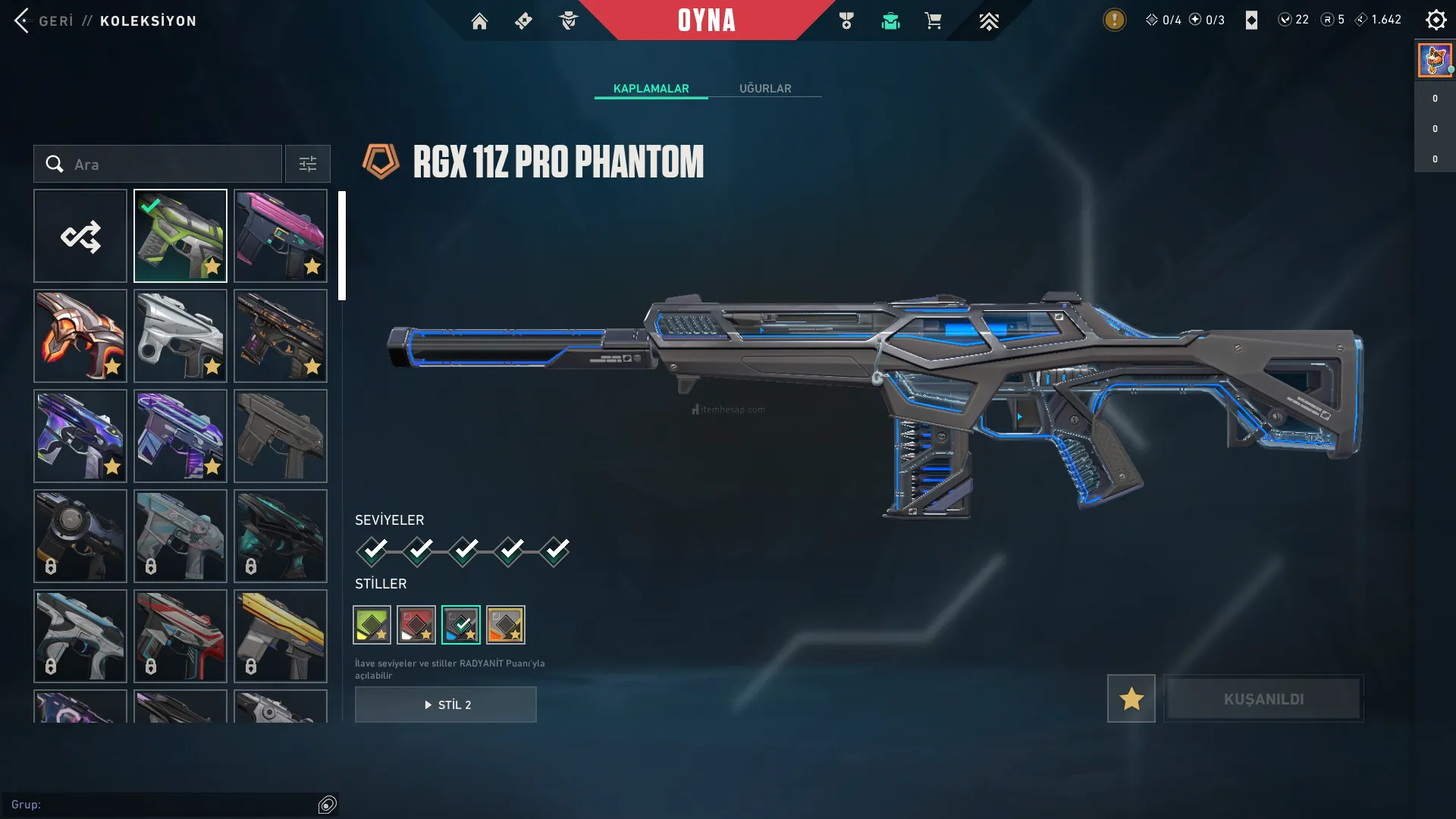This screenshot has width=1456, height=819.
Task: Open the player avatar card
Action: [x=1435, y=60]
